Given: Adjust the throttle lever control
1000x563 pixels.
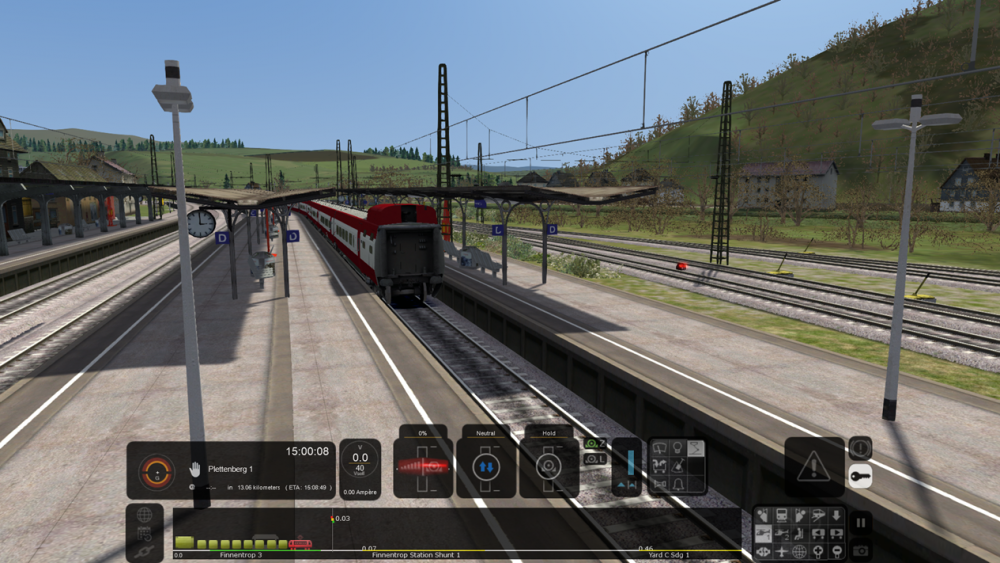Looking at the screenshot, I should [x=422, y=467].
